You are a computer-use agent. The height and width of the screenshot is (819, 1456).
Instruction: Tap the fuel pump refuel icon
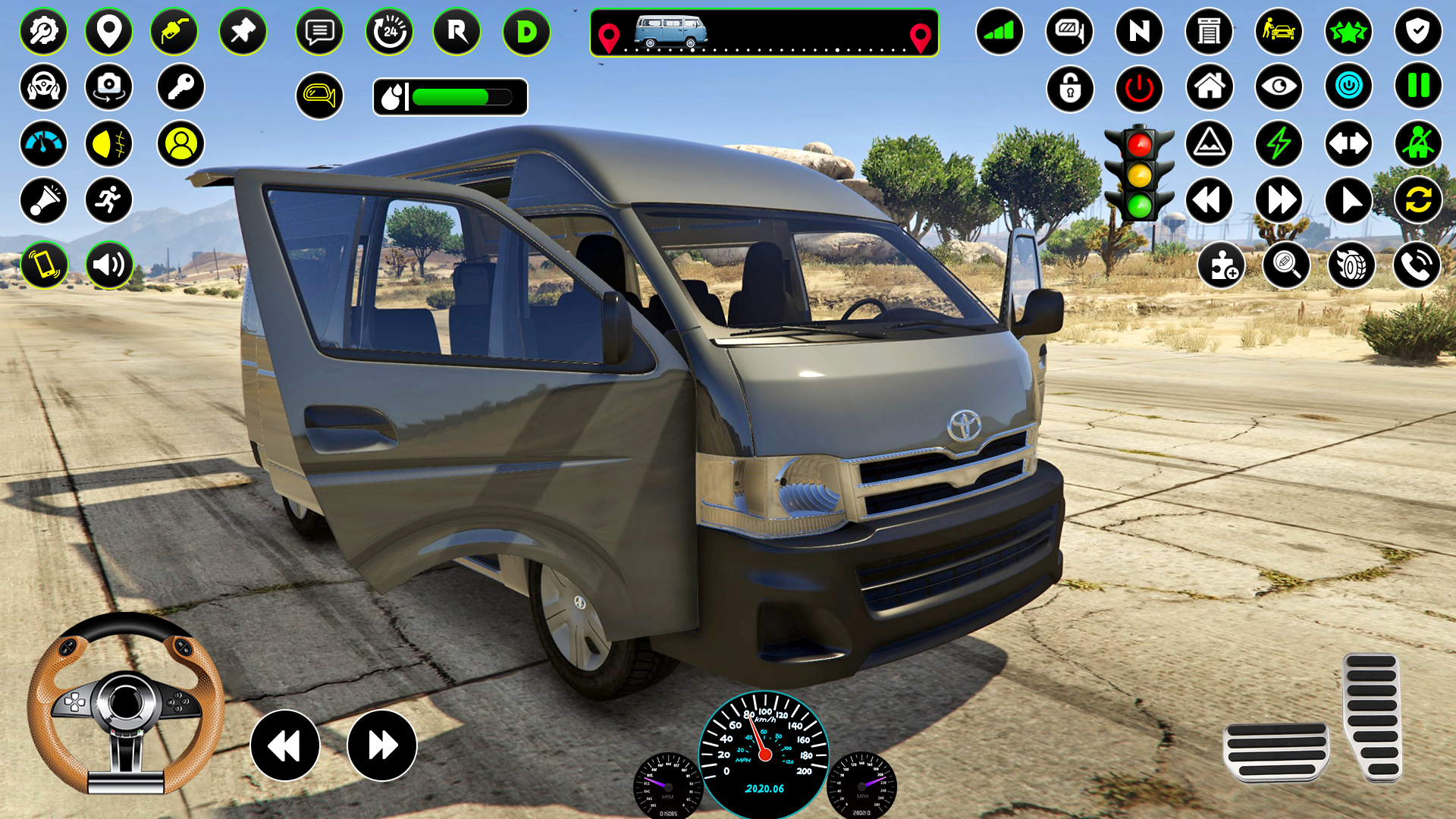point(174,32)
